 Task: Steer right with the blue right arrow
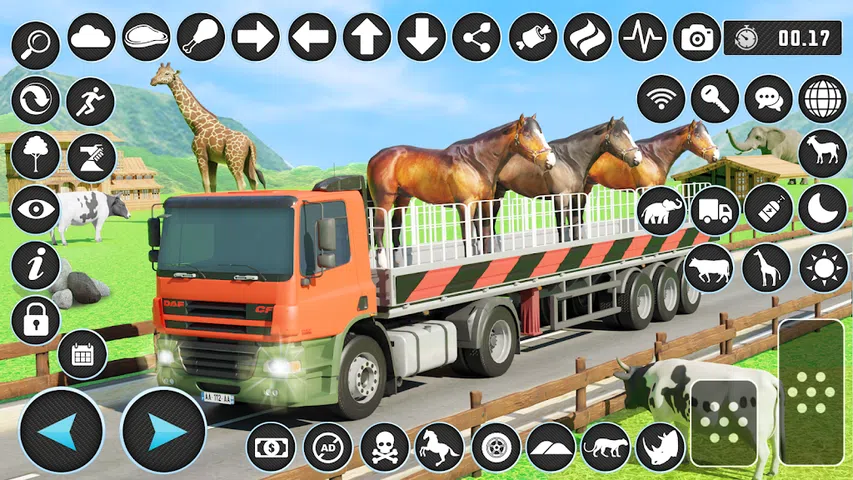pyautogui.click(x=163, y=431)
